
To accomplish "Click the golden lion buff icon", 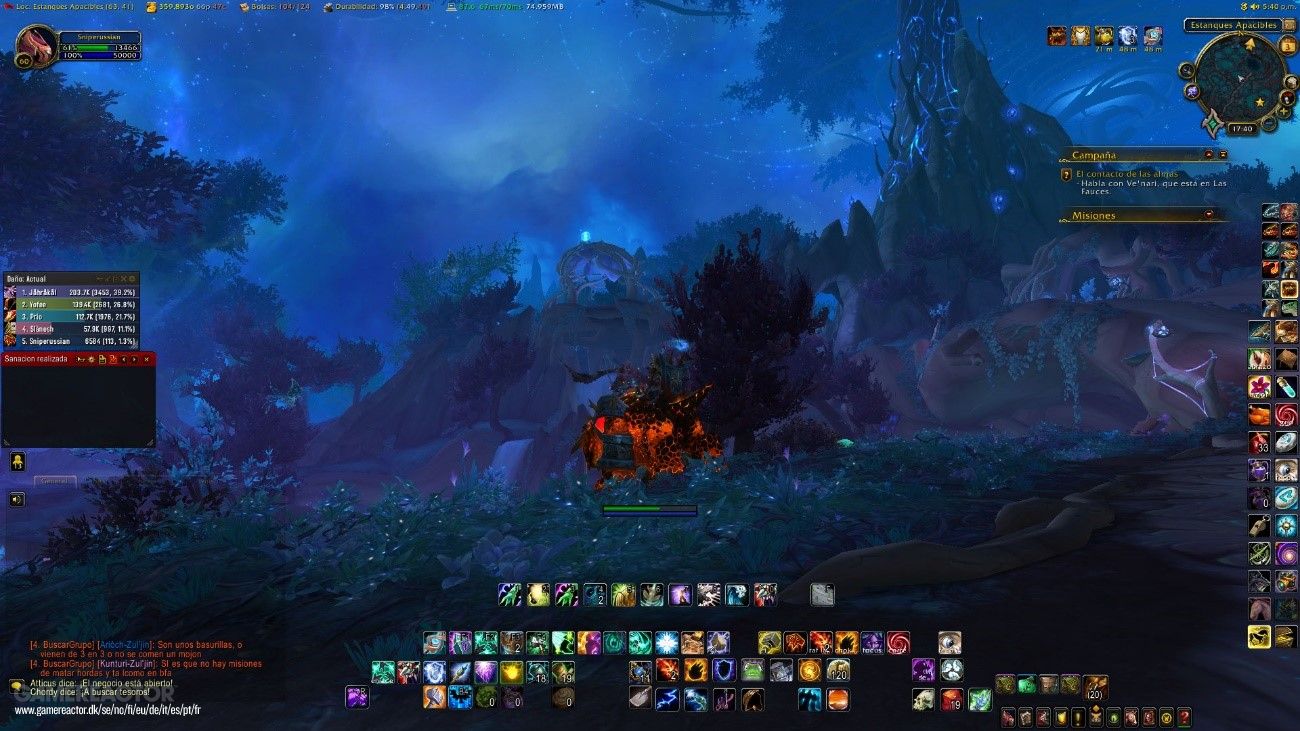I will [1080, 37].
